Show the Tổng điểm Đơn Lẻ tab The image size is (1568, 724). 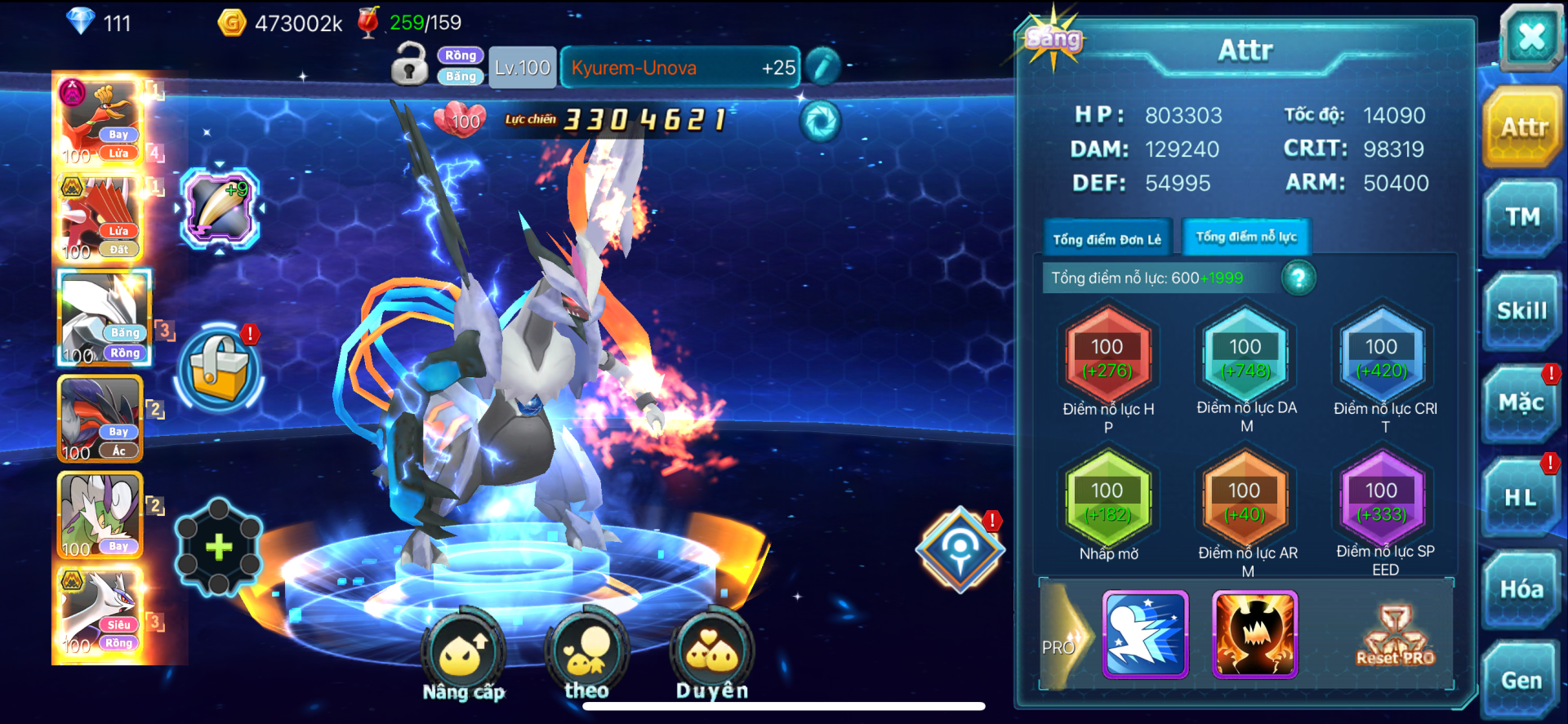point(1107,239)
